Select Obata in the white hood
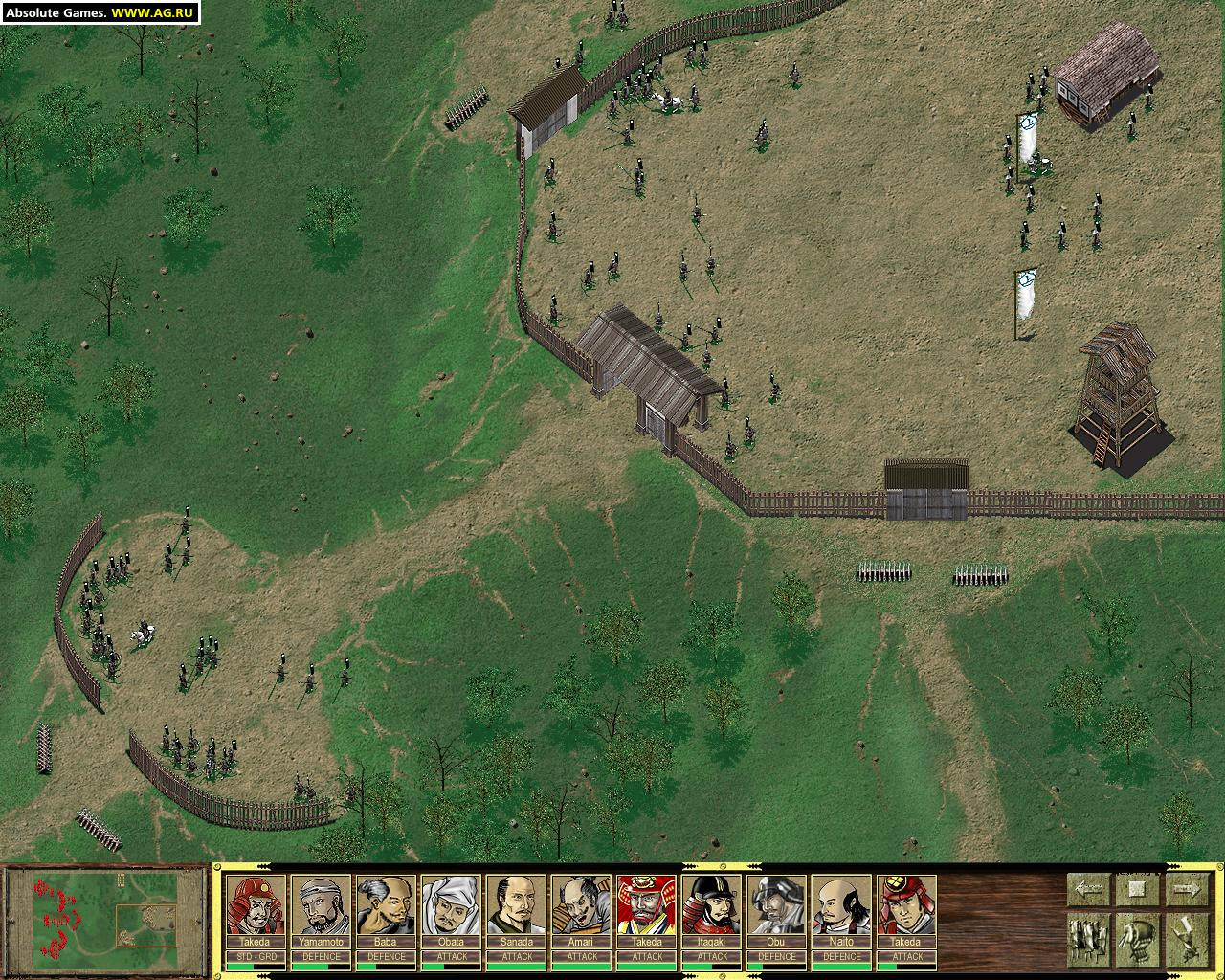Viewport: 1225px width, 980px height. coord(452,905)
